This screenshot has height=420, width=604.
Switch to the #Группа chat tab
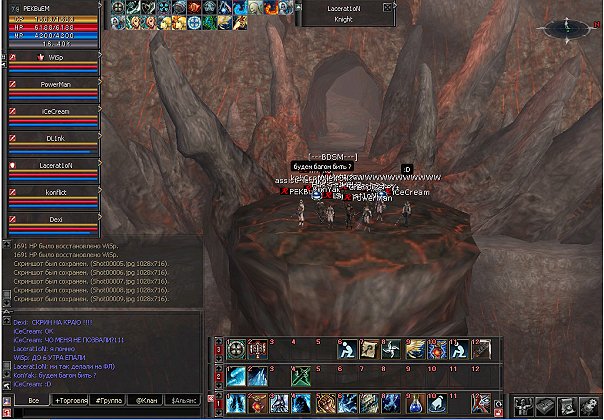pos(106,400)
